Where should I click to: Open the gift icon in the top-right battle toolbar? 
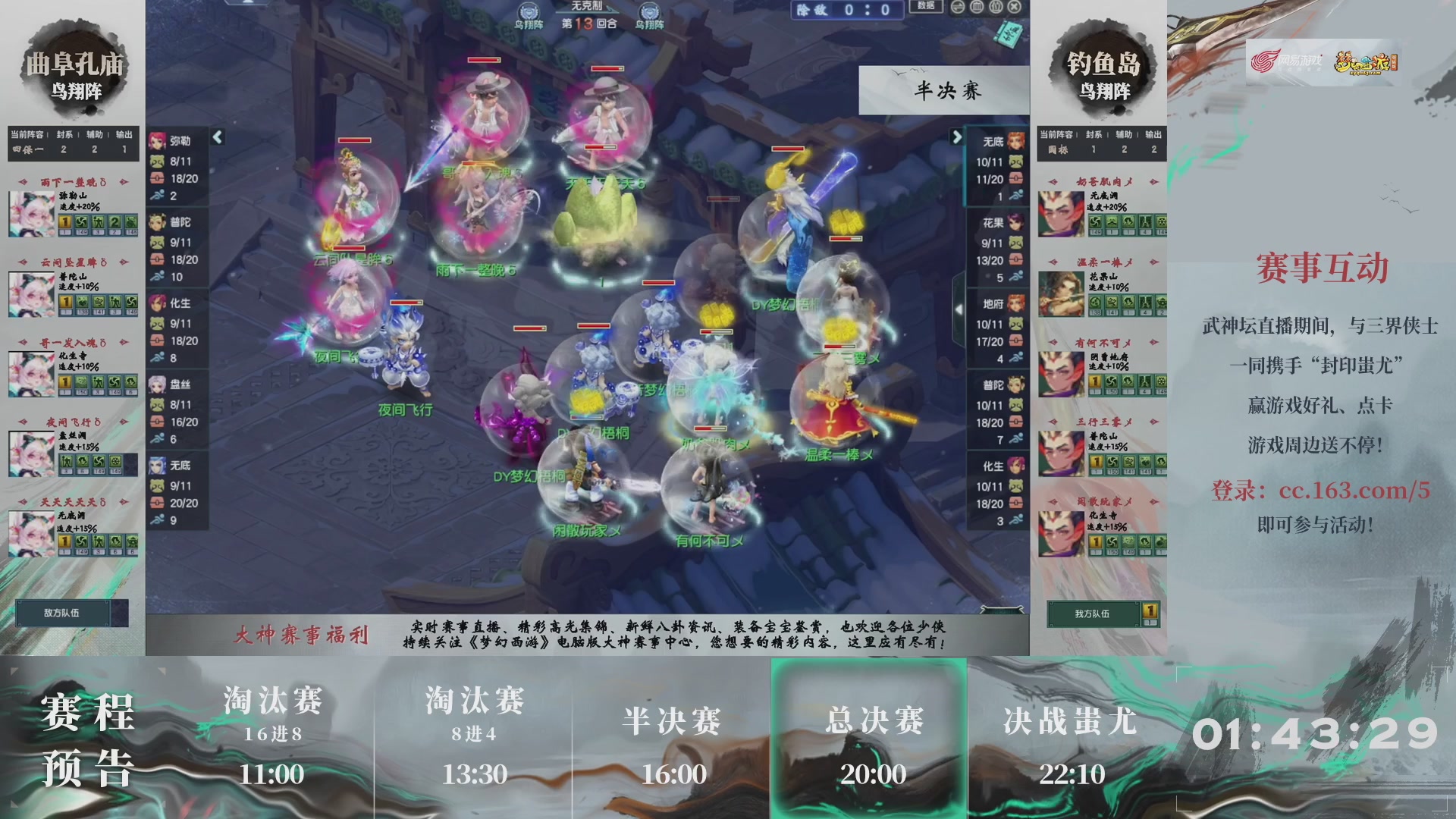coord(994,8)
